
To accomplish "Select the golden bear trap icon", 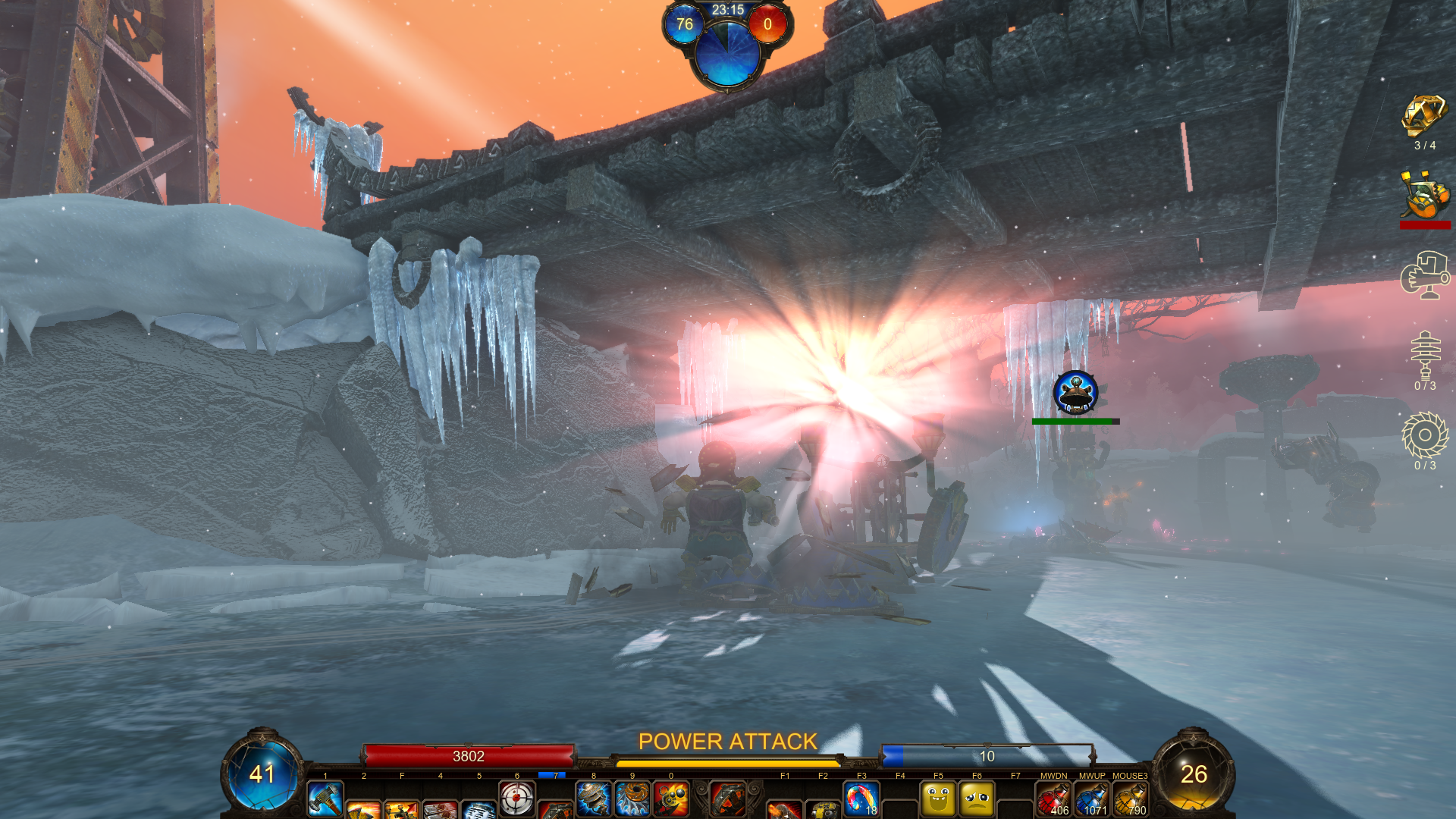I will [1424, 117].
